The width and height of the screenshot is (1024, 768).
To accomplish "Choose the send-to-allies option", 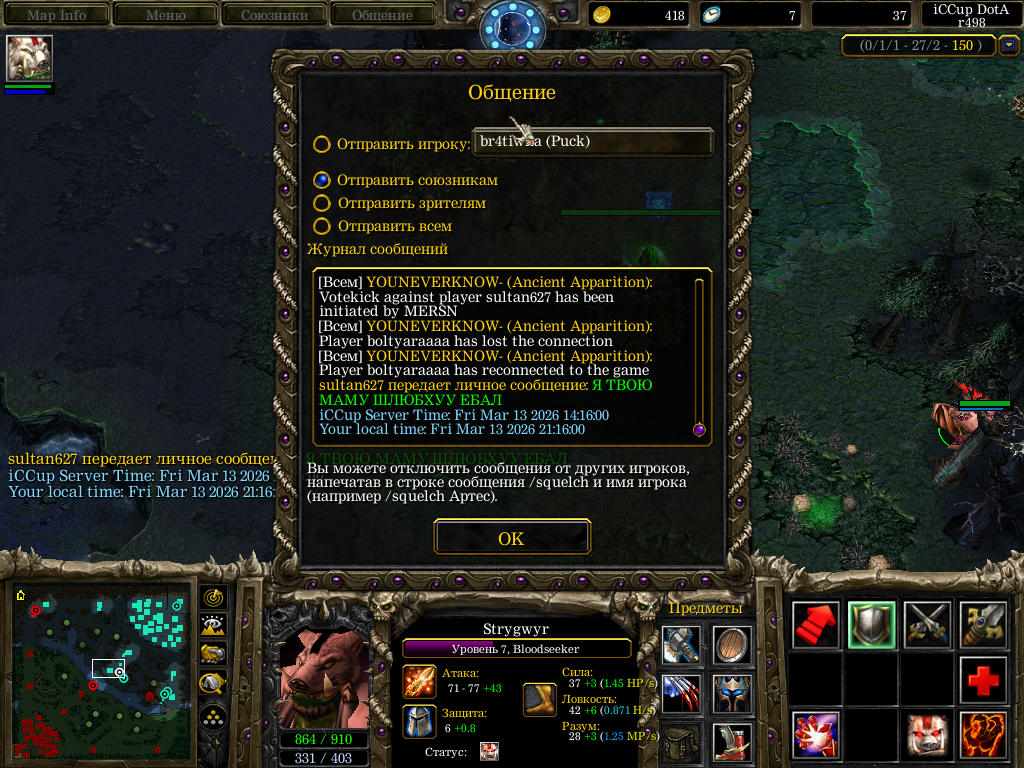I will click(322, 180).
